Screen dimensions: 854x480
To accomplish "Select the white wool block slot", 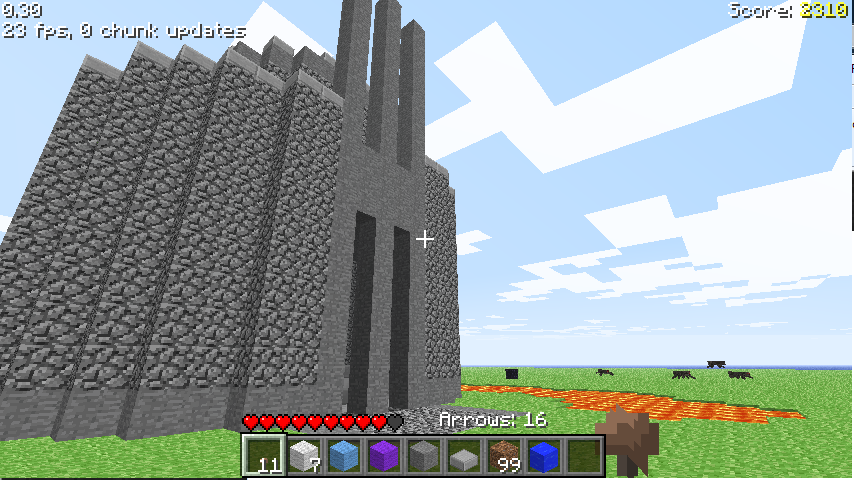I will [304, 456].
